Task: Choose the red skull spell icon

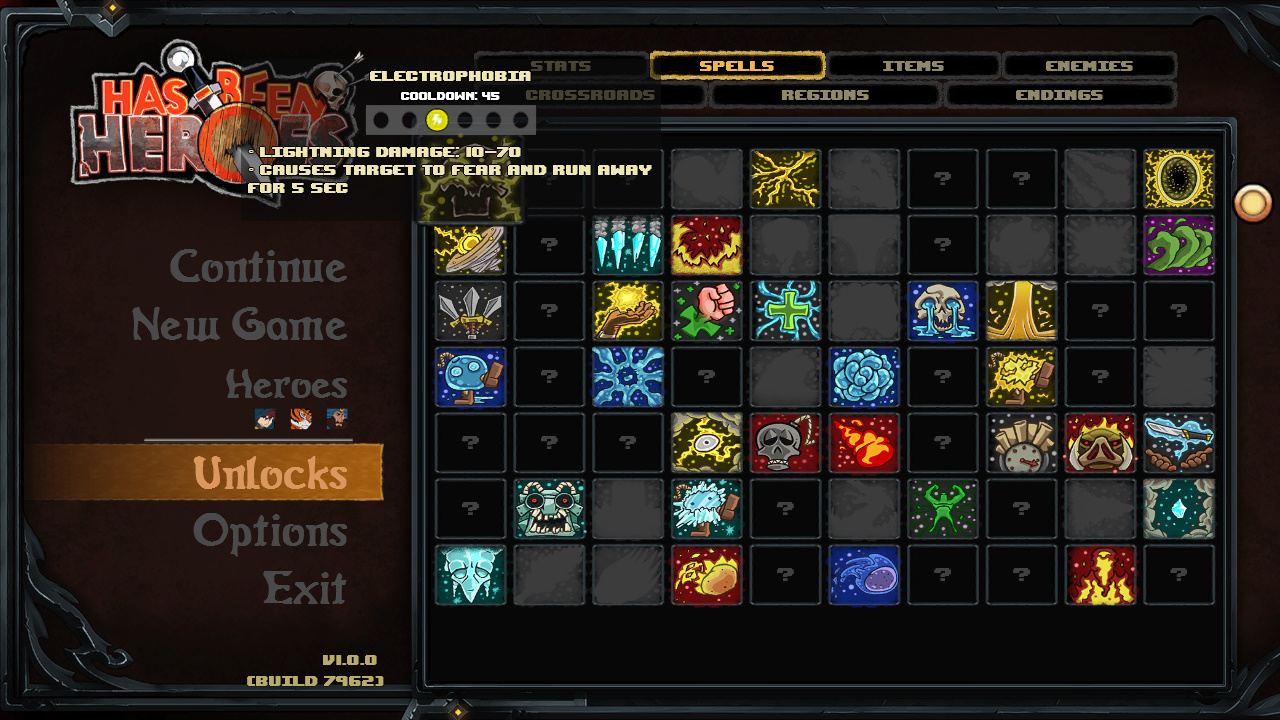Action: click(x=785, y=443)
